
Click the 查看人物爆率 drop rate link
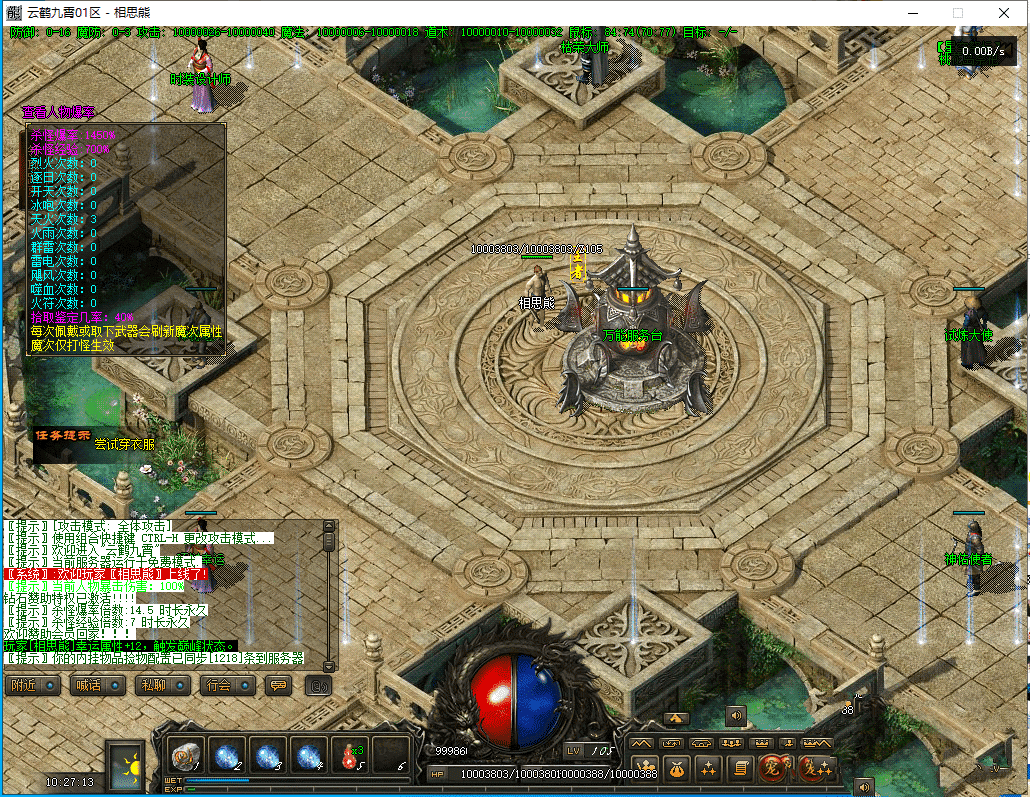(59, 112)
